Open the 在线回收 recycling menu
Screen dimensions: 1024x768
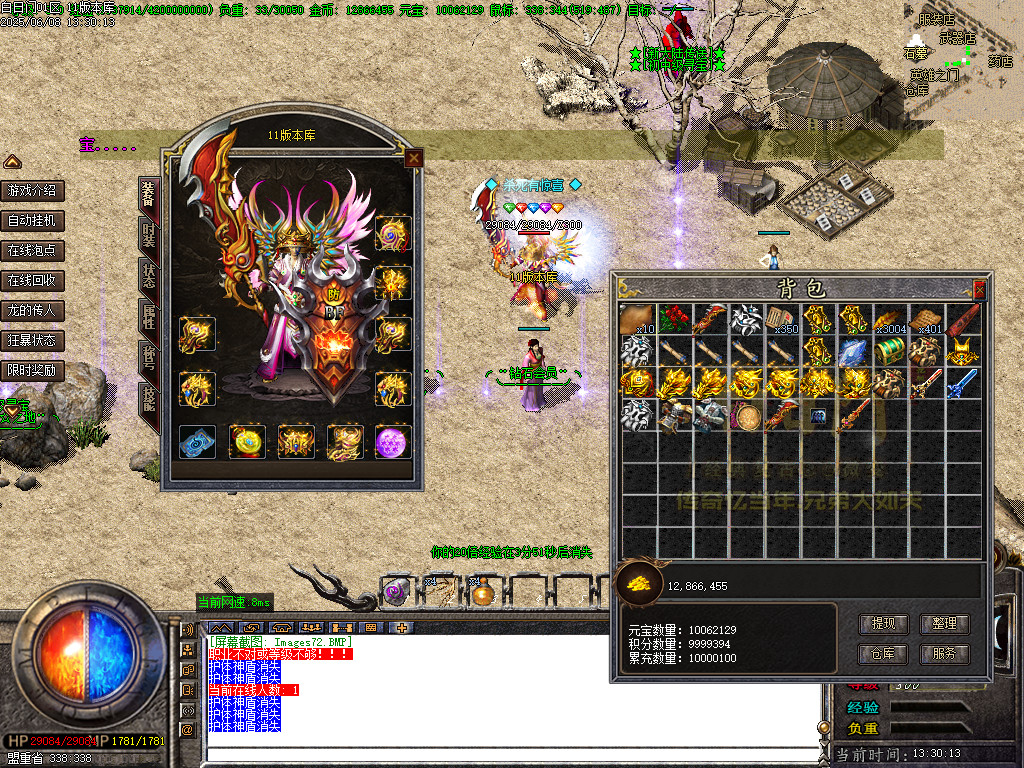32,281
